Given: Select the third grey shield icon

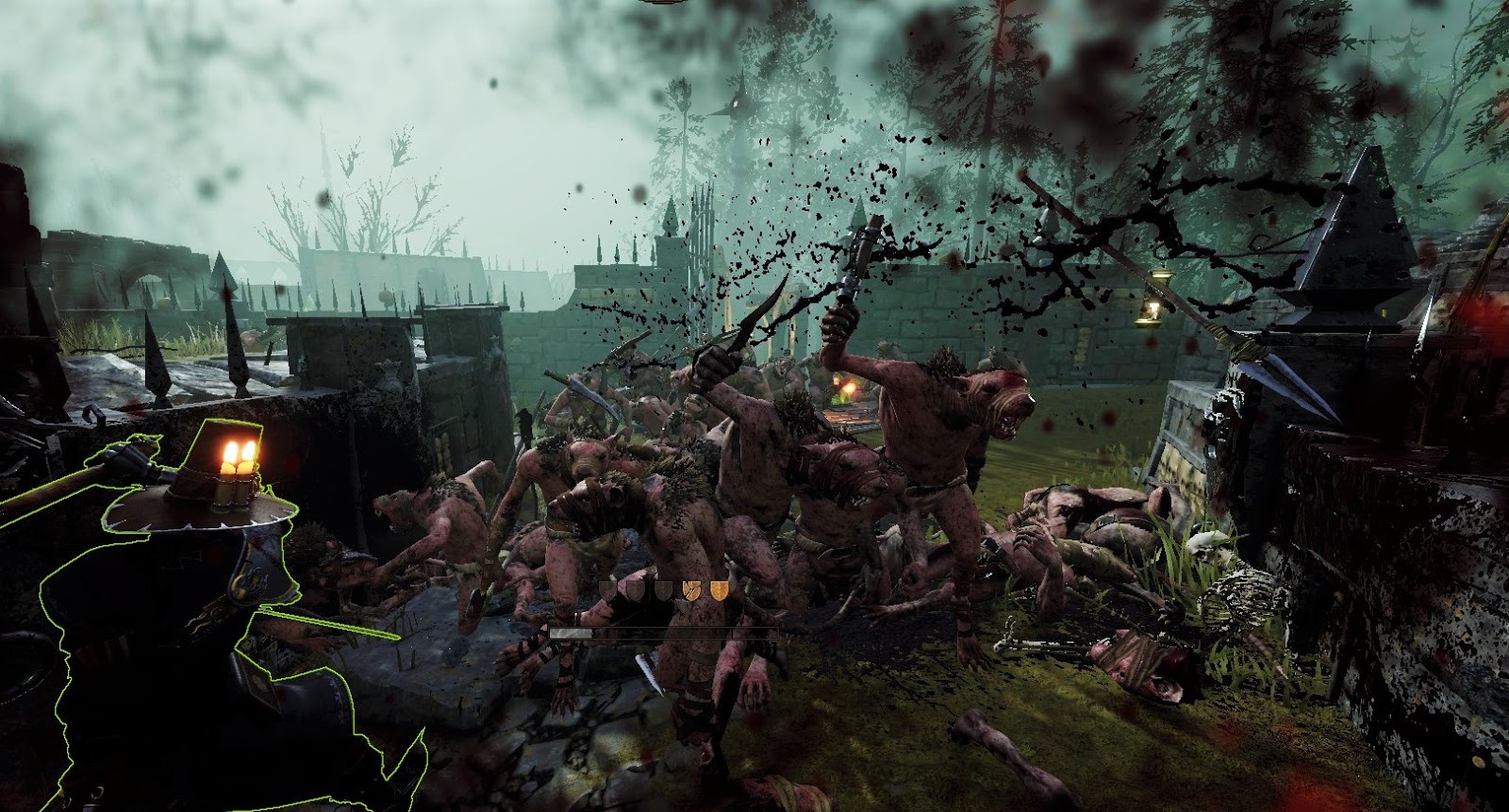Looking at the screenshot, I should [664, 588].
